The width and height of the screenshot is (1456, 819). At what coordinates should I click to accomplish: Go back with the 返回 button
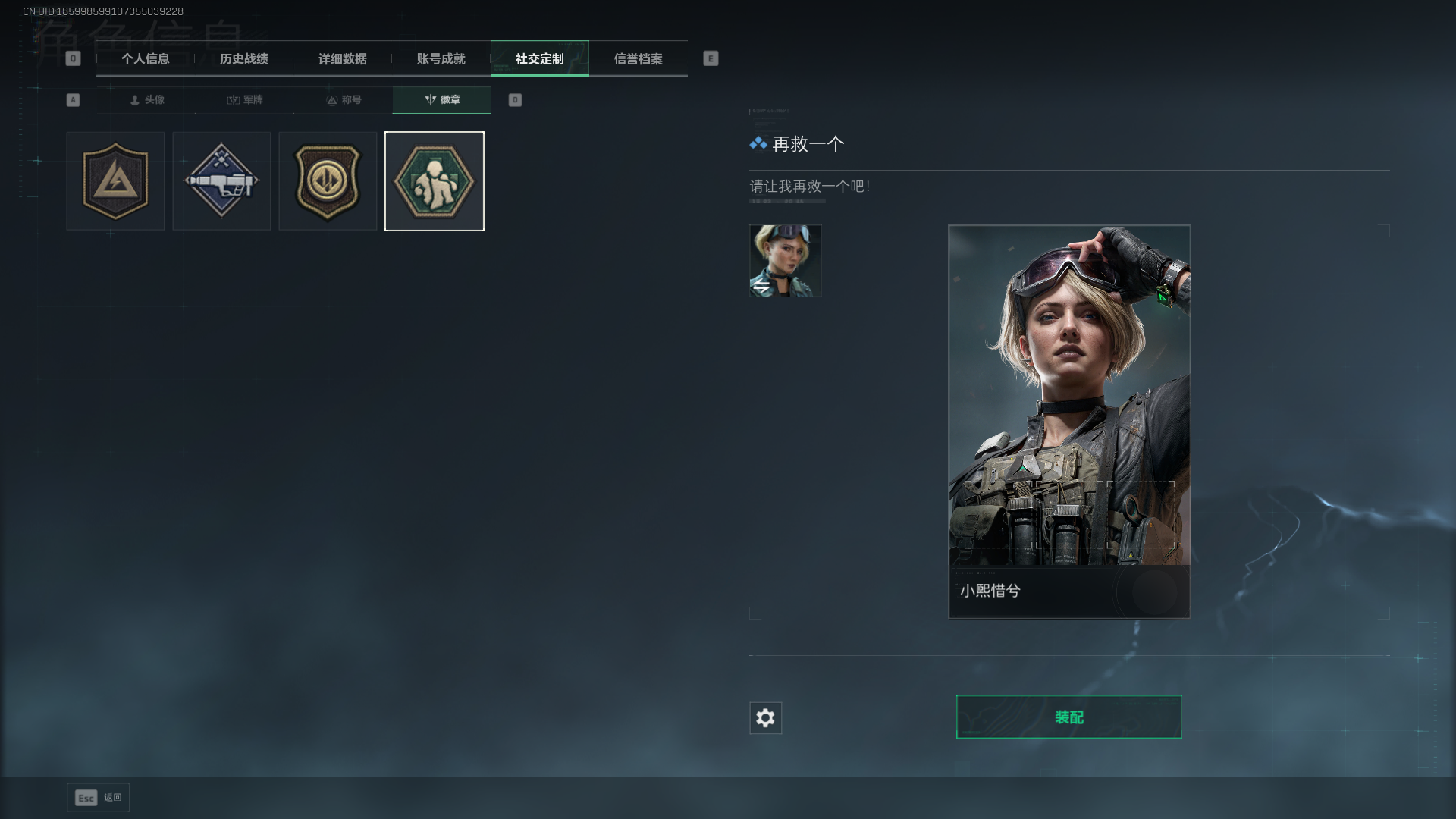point(98,798)
